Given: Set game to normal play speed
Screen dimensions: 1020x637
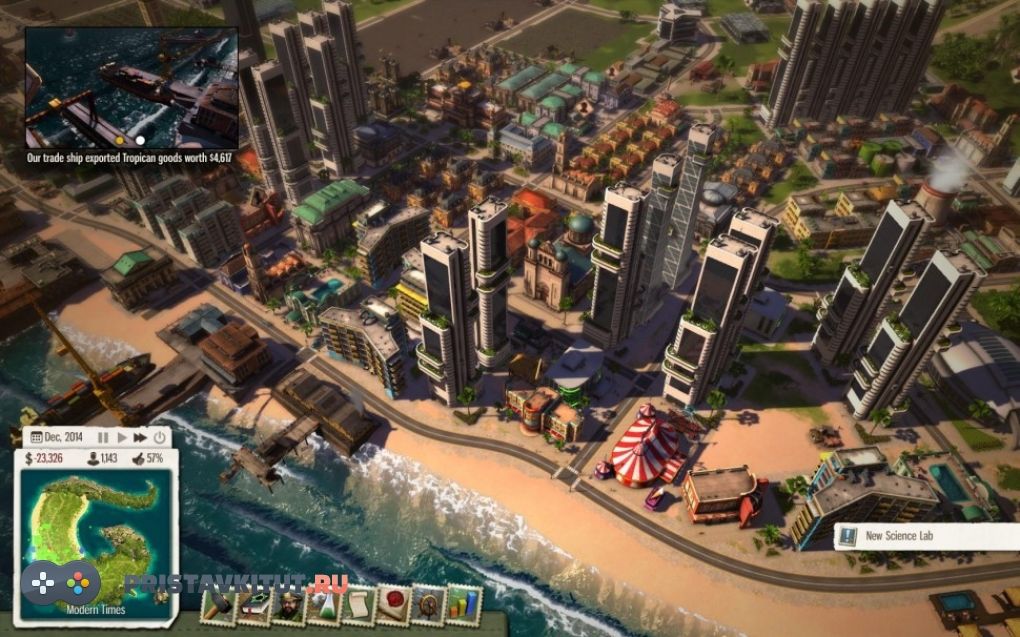Looking at the screenshot, I should [x=123, y=437].
